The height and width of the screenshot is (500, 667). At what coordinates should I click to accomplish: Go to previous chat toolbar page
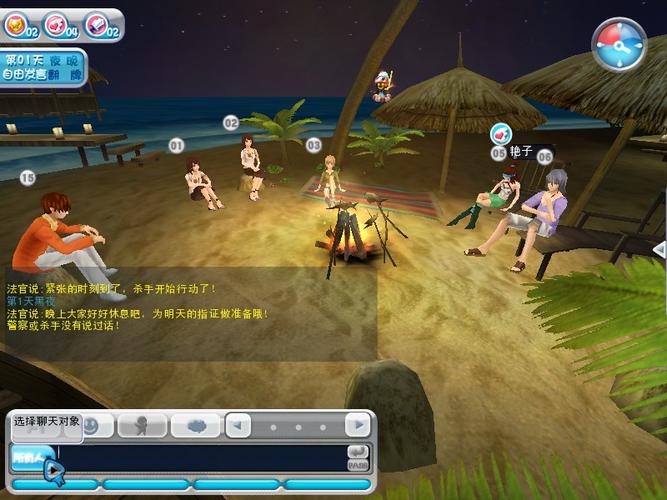[238, 425]
